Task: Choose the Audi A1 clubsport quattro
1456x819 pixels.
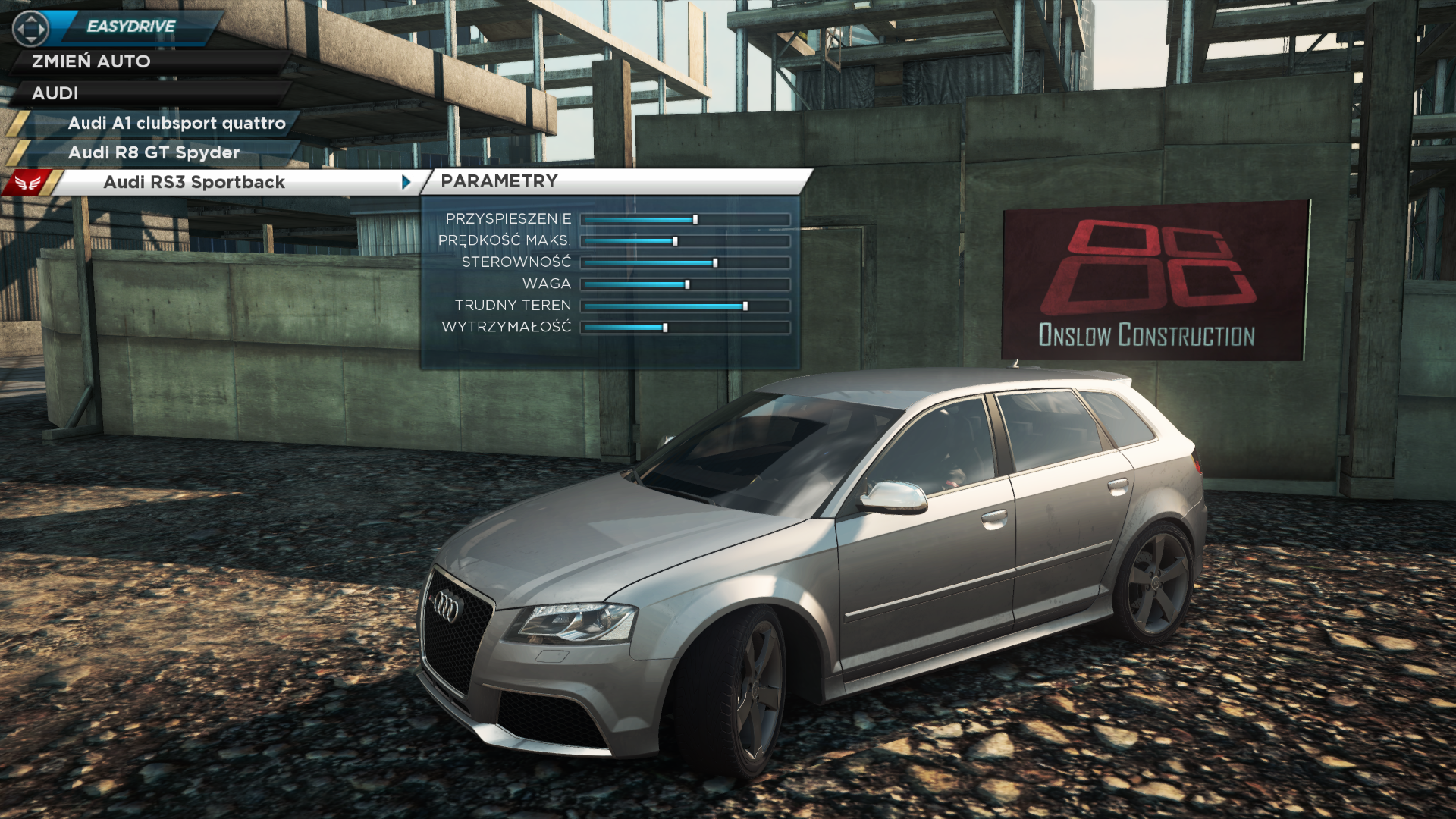Action: tap(176, 123)
